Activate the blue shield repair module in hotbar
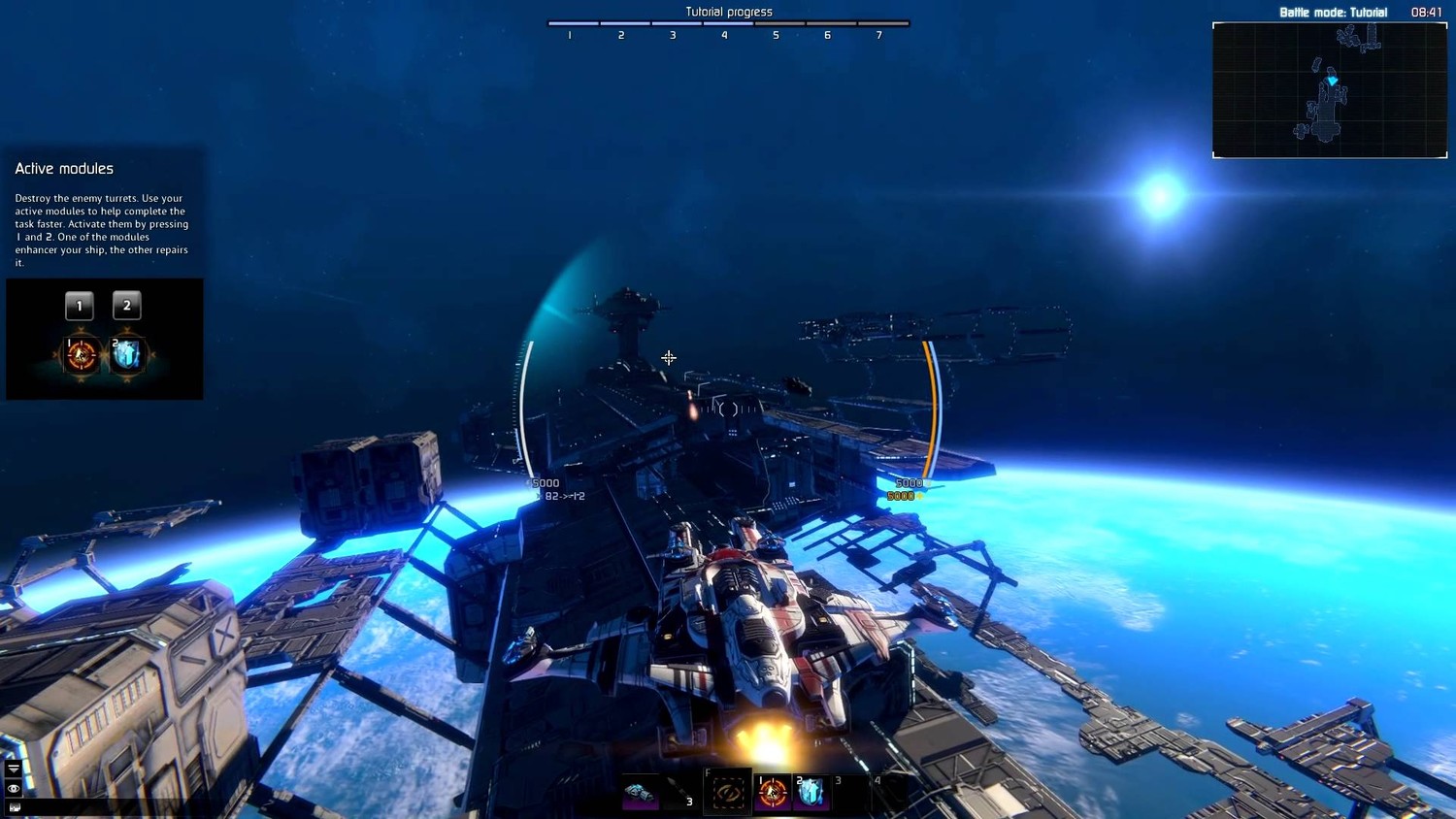 click(811, 793)
